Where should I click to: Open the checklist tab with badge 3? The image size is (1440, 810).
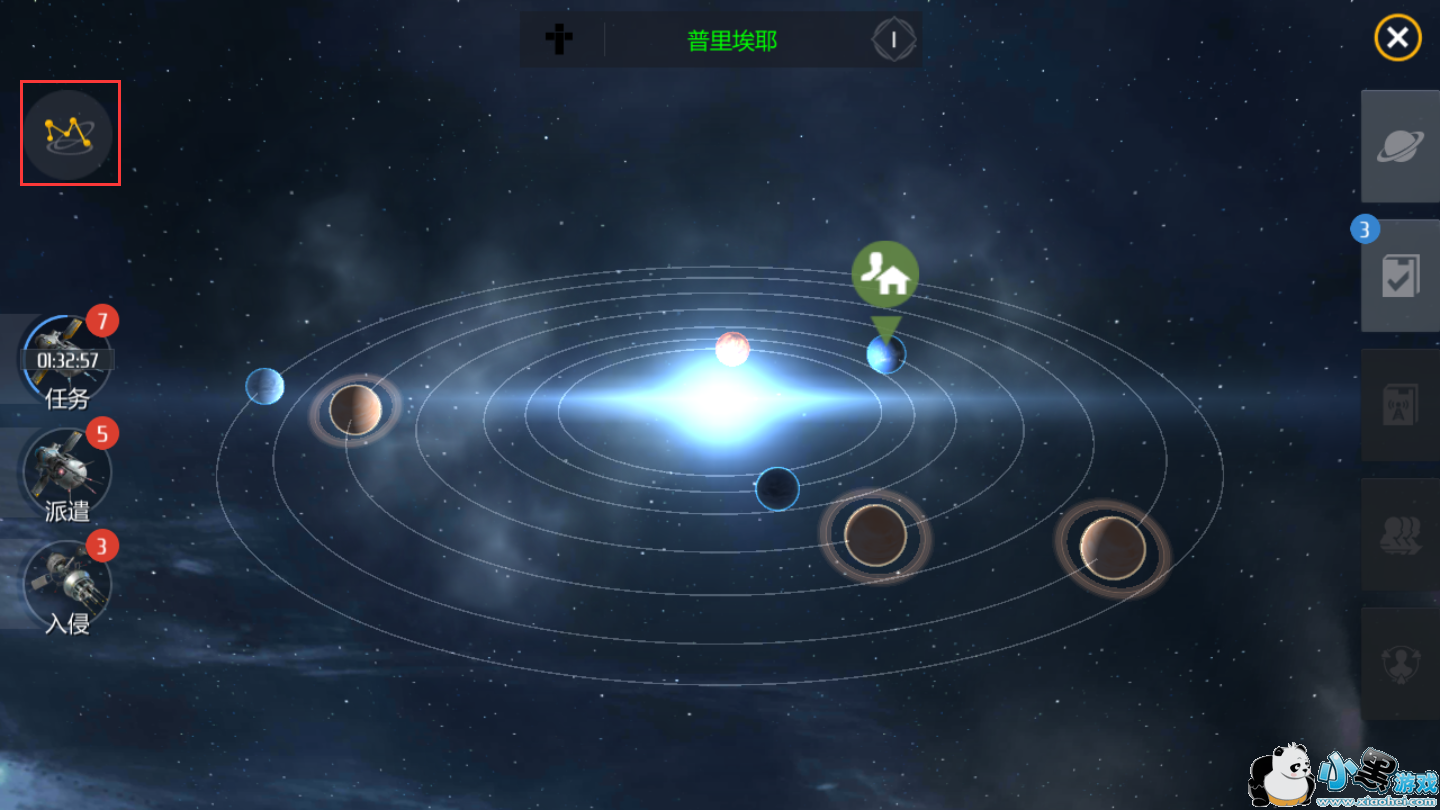coord(1400,276)
